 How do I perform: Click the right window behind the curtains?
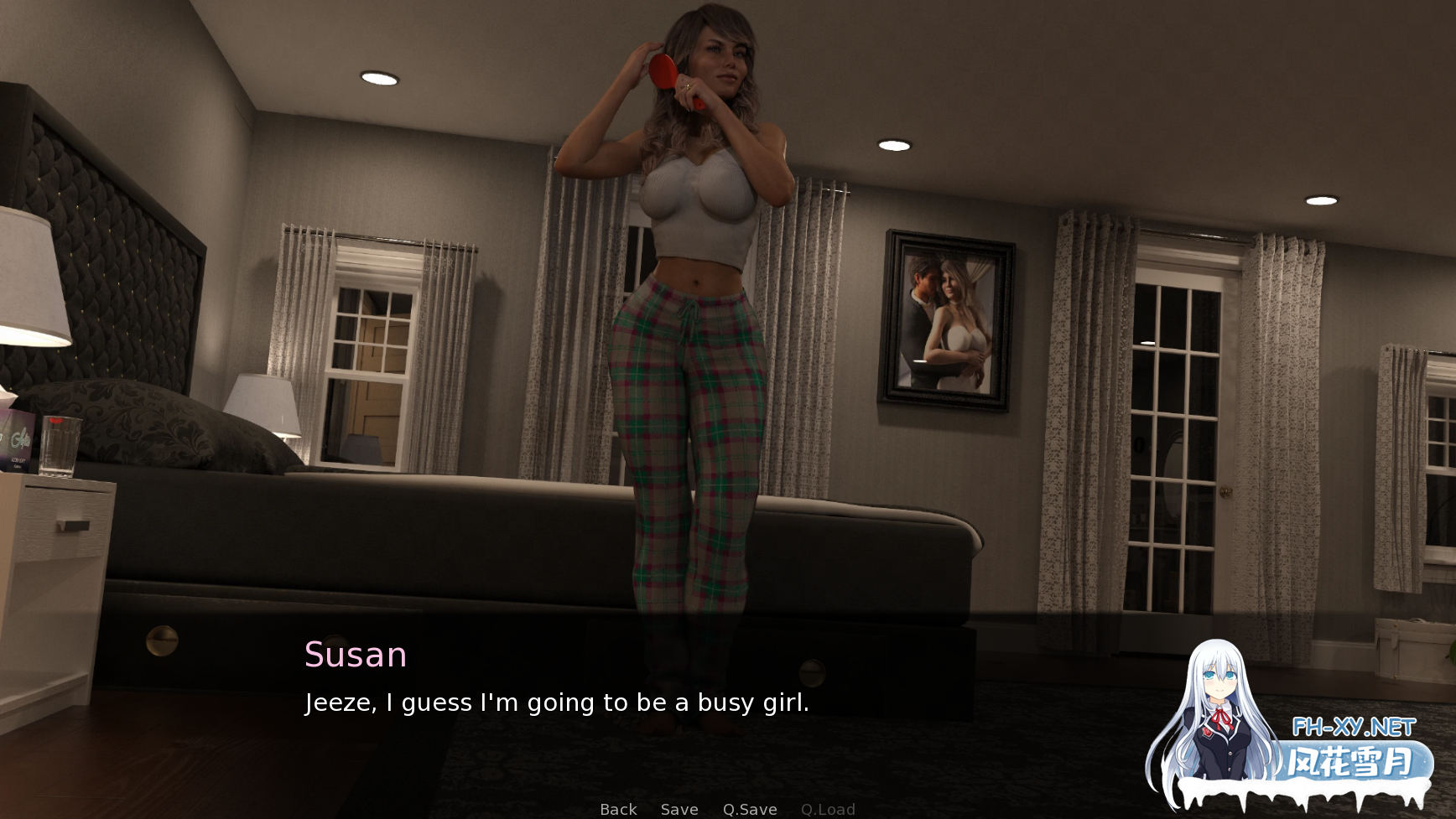[1174, 402]
